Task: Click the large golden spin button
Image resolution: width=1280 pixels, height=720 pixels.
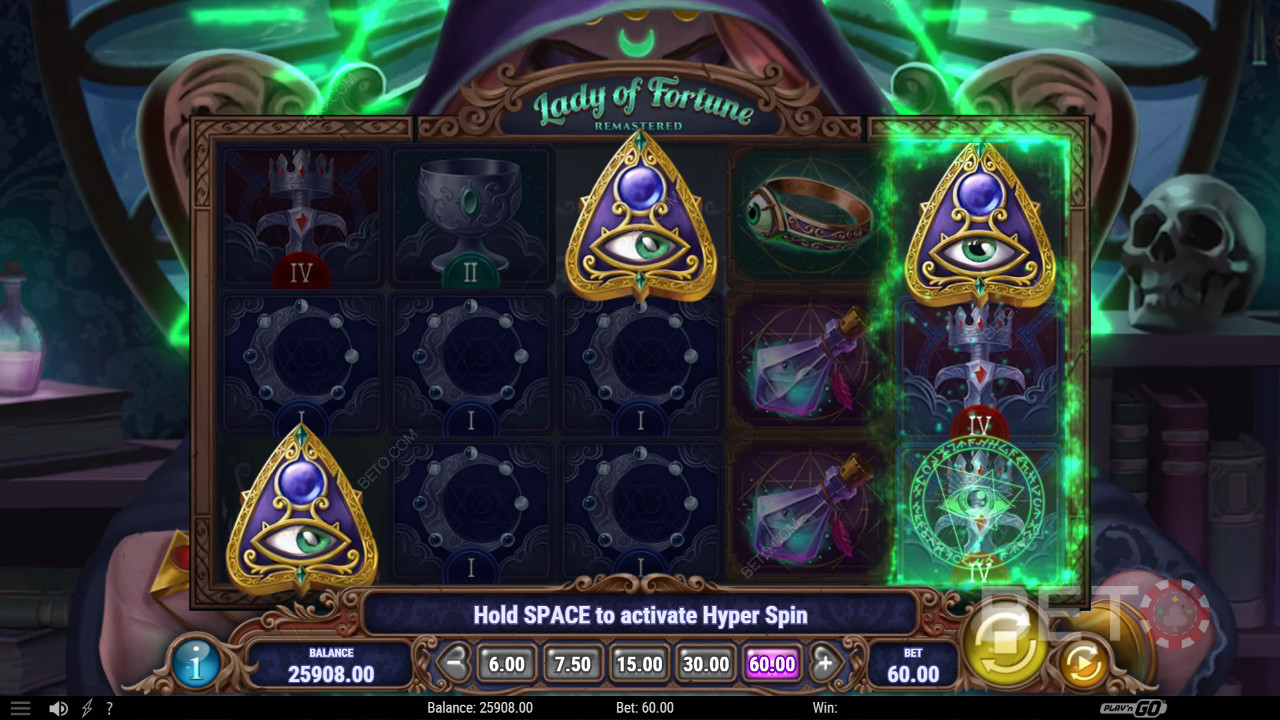Action: [1003, 641]
